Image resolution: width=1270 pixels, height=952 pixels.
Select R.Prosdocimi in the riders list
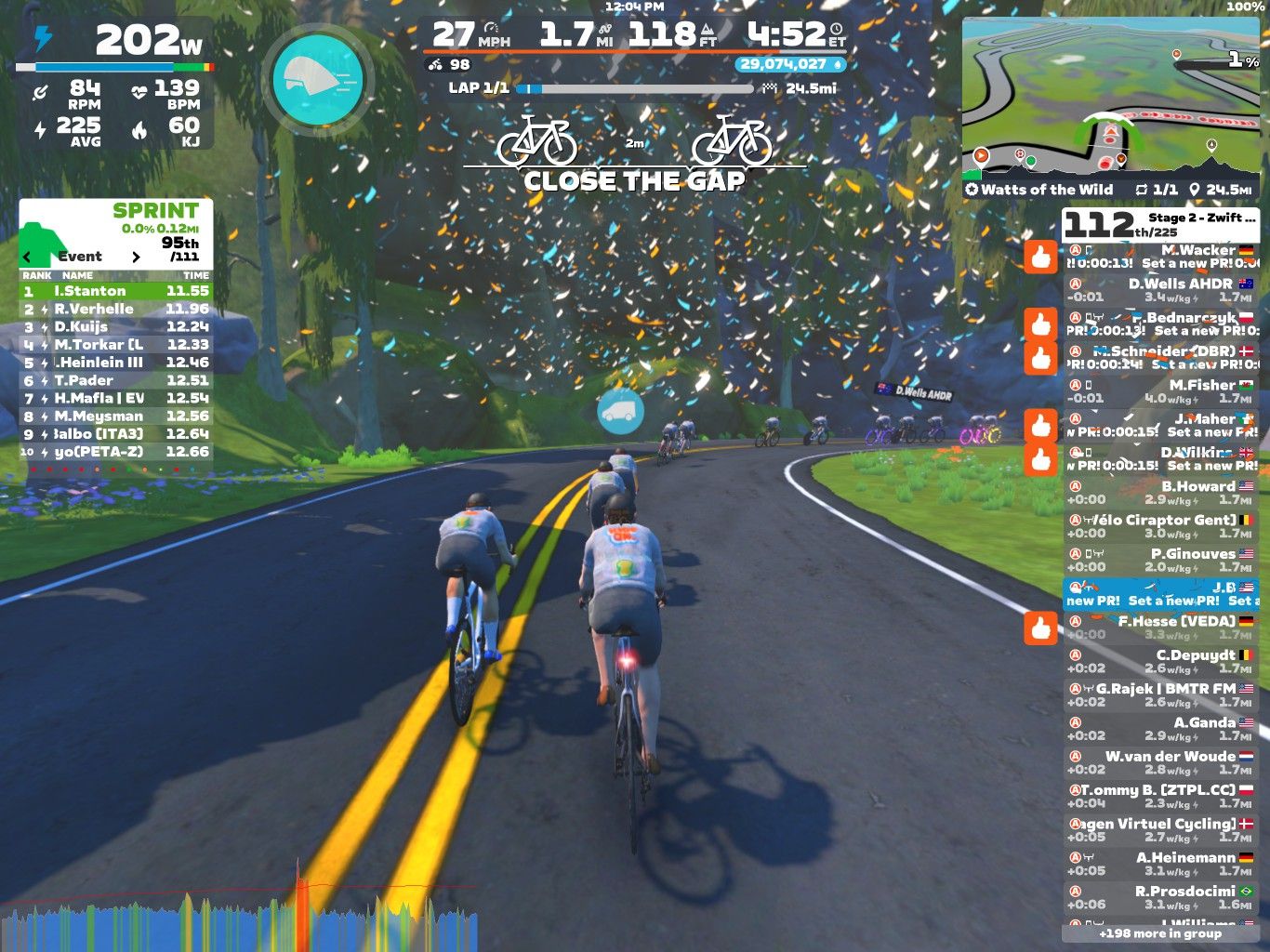coord(1159,897)
